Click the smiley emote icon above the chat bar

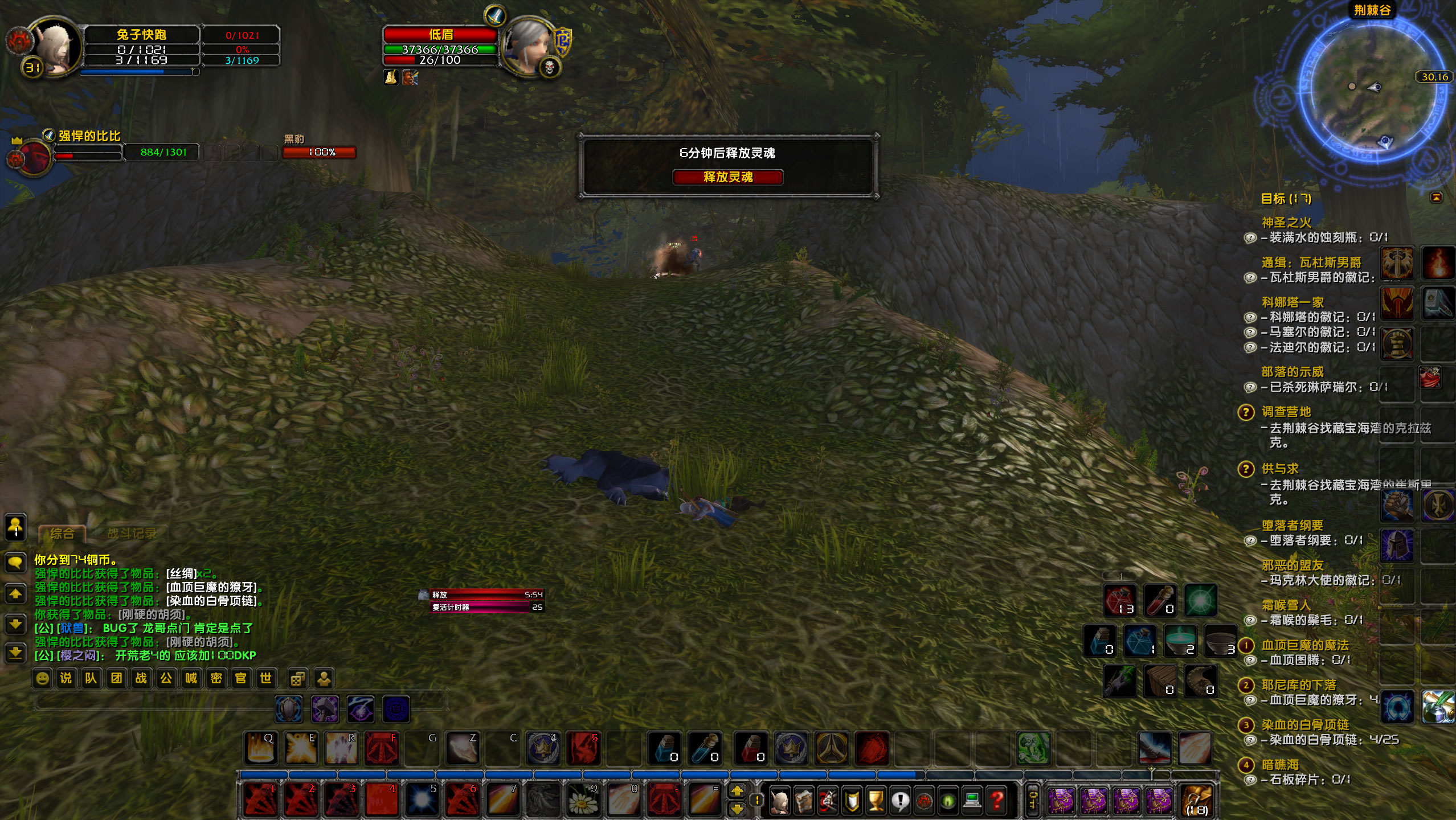[42, 678]
